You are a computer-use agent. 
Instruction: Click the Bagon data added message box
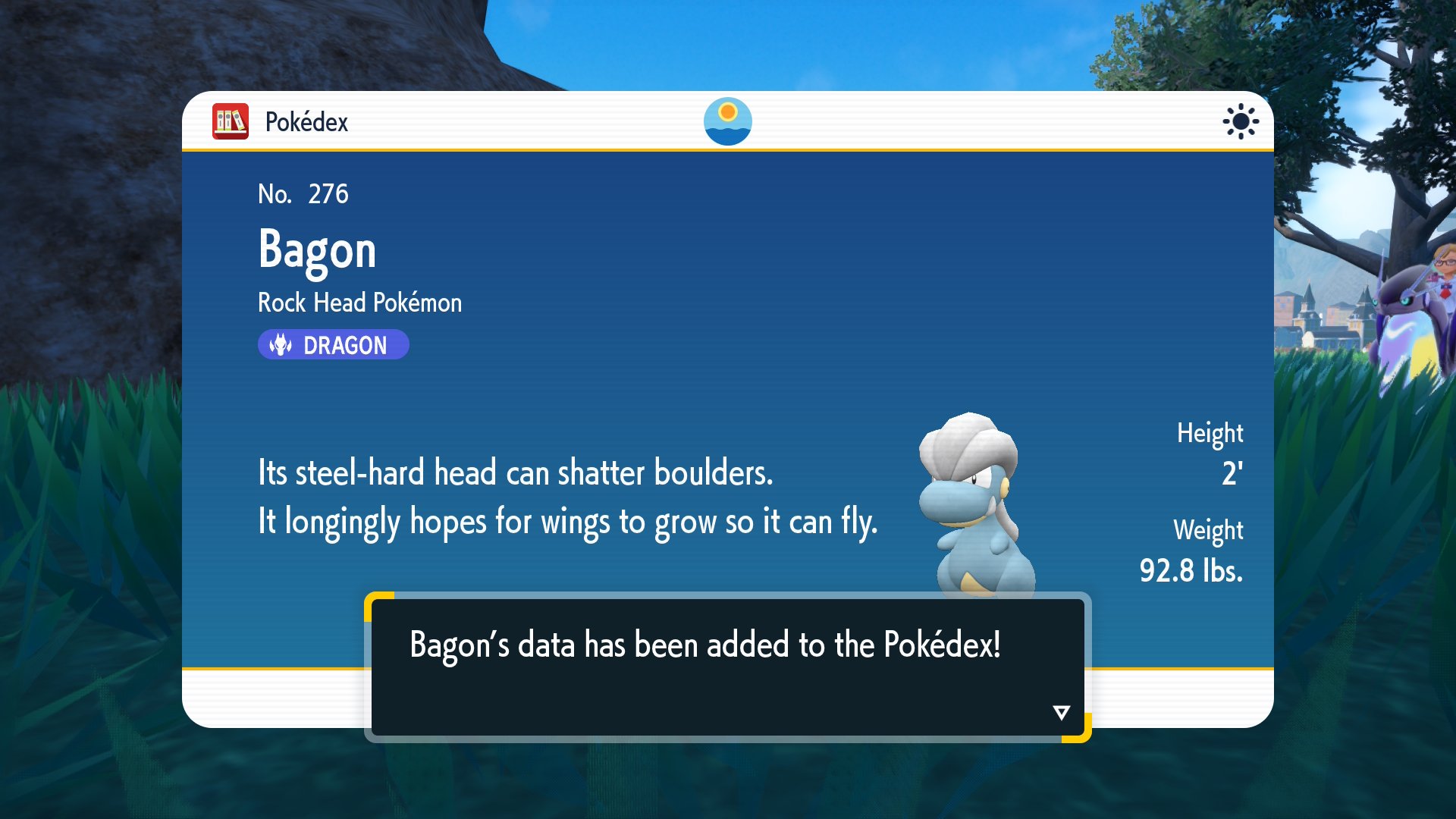pyautogui.click(x=726, y=666)
